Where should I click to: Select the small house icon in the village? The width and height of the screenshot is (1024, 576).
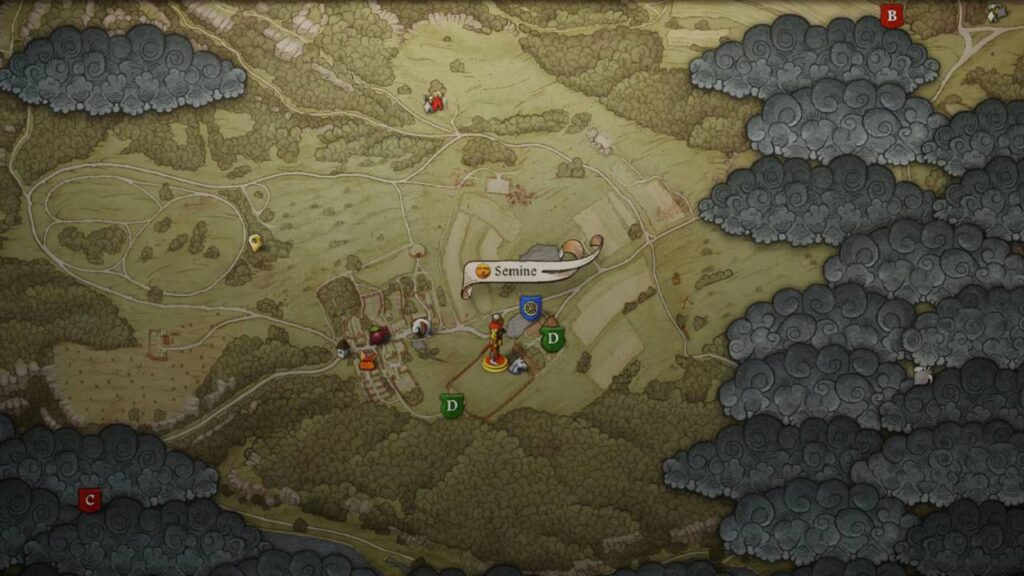(343, 349)
